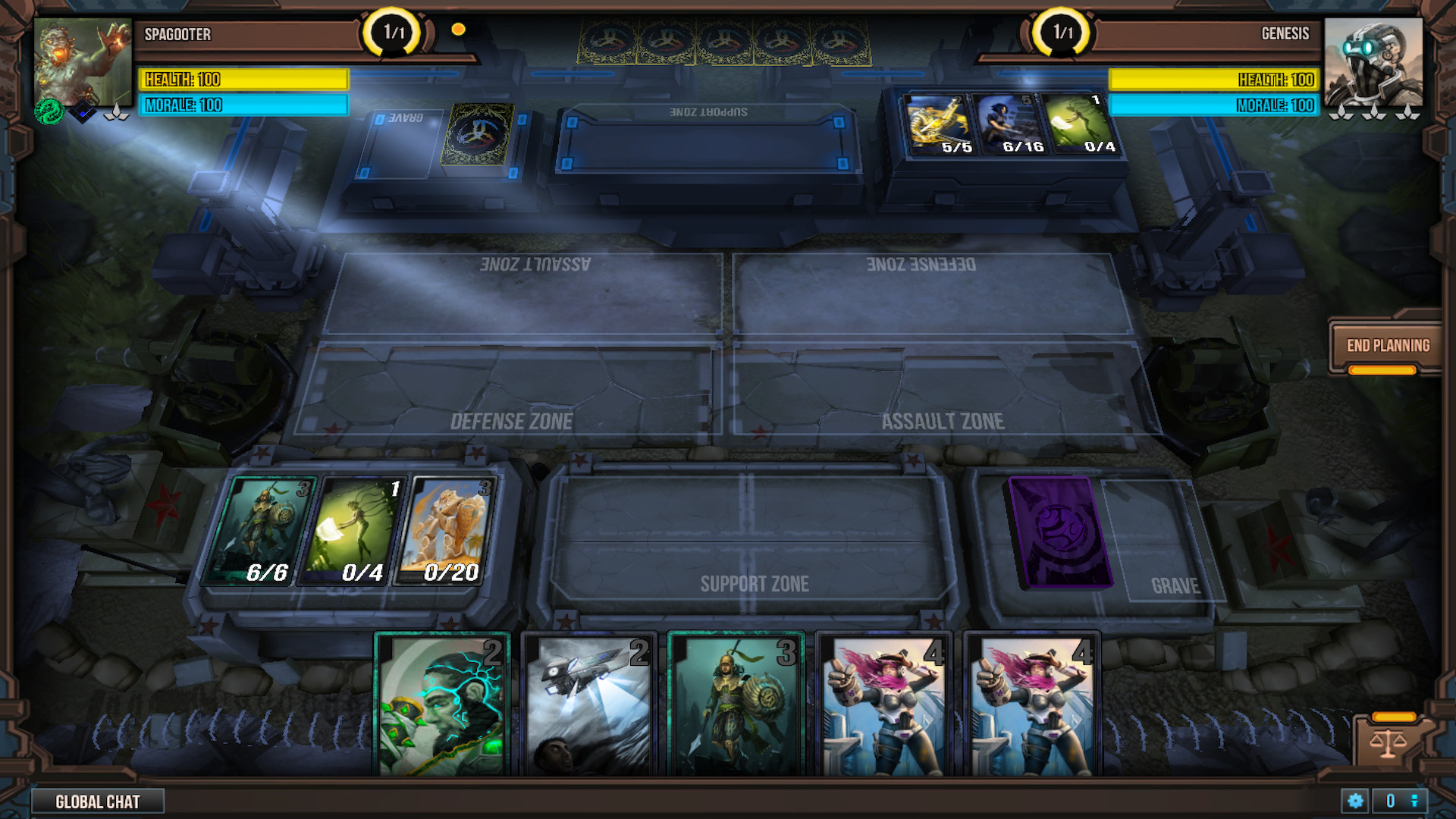
Task: Open the GLOBAL CHAT panel
Action: (x=99, y=801)
